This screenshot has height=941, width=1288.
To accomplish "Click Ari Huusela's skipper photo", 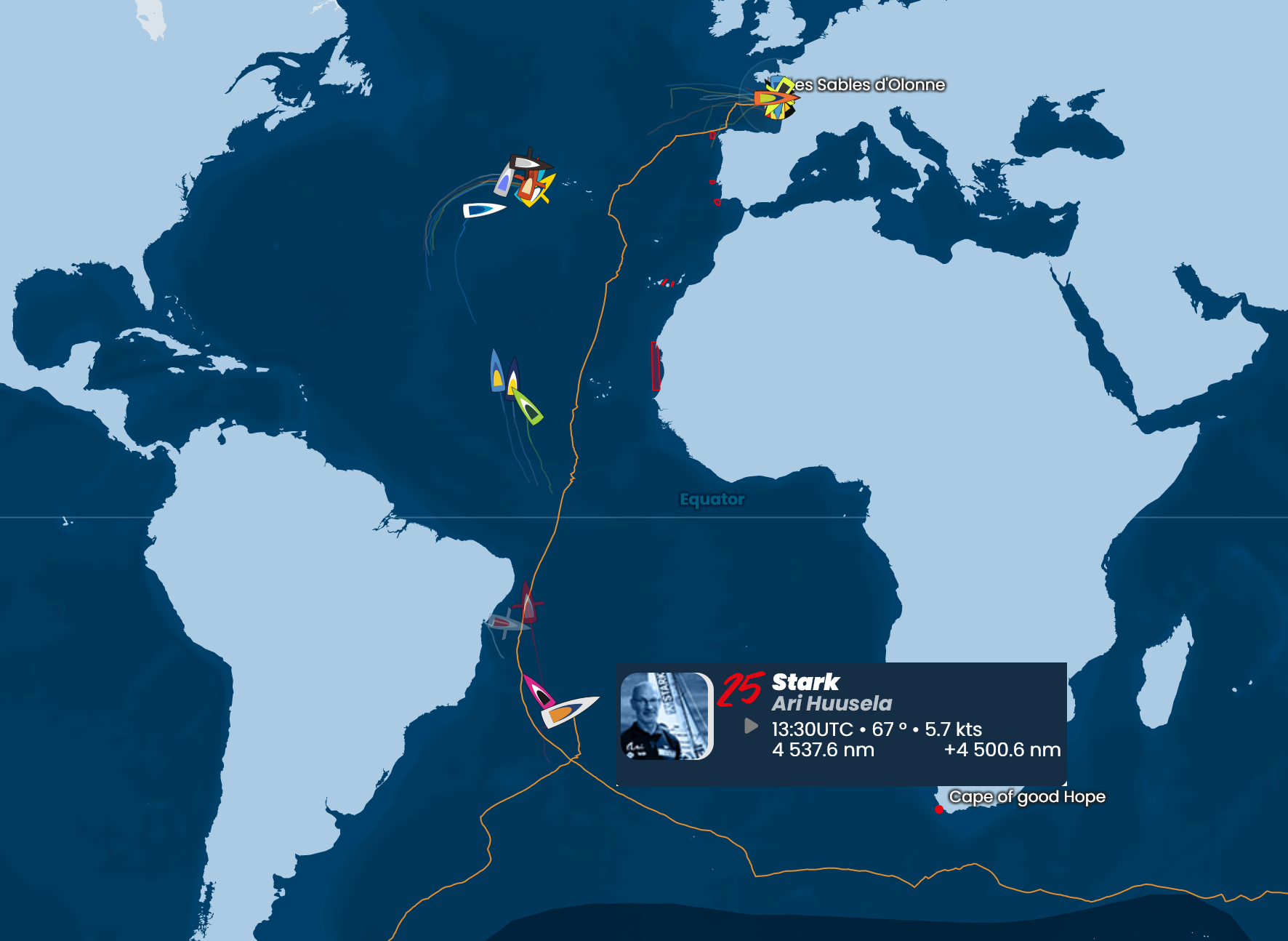I will tap(666, 716).
